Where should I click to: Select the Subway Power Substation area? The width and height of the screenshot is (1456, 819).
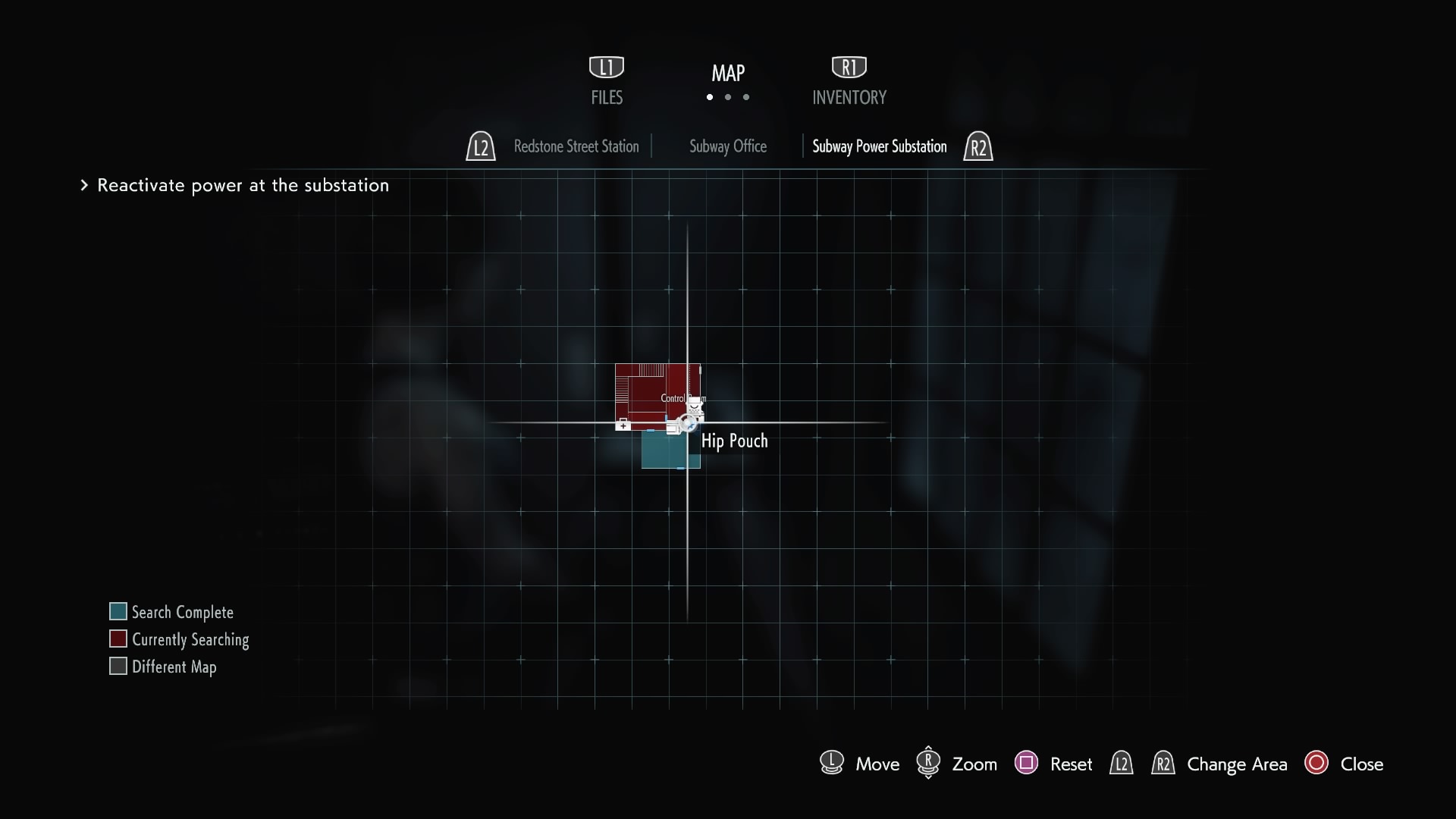coord(880,146)
